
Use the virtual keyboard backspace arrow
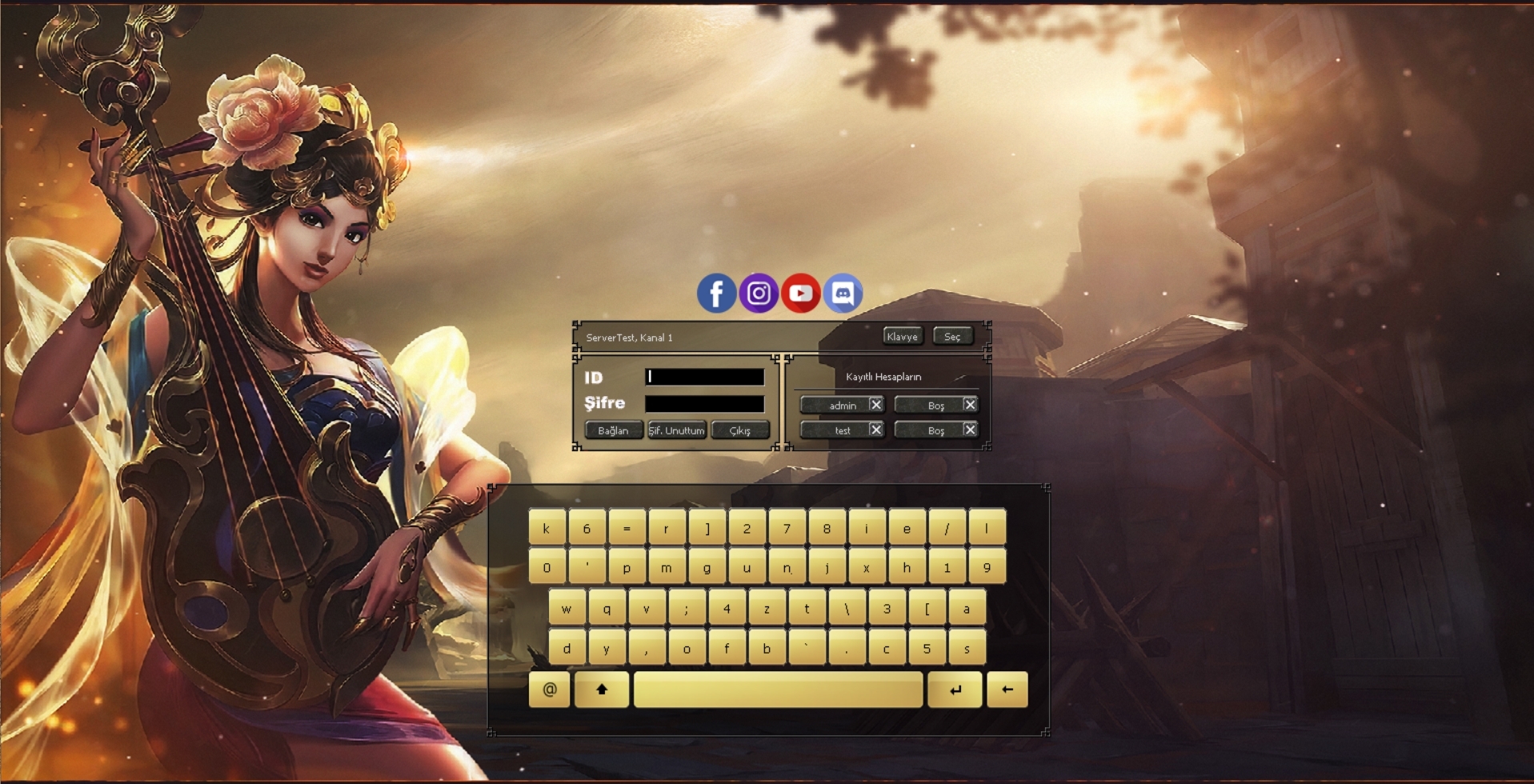(1007, 690)
